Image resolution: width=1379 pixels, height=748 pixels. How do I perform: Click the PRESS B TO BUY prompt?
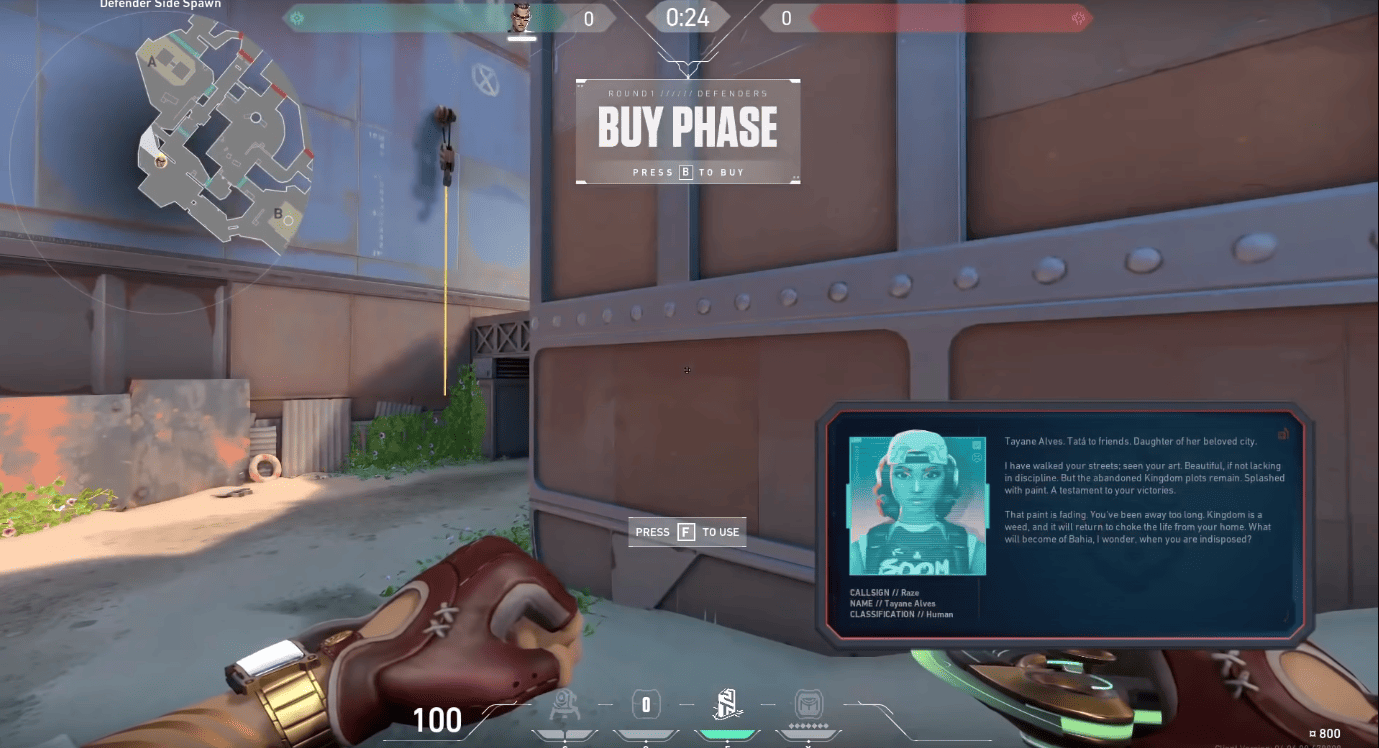(687, 171)
